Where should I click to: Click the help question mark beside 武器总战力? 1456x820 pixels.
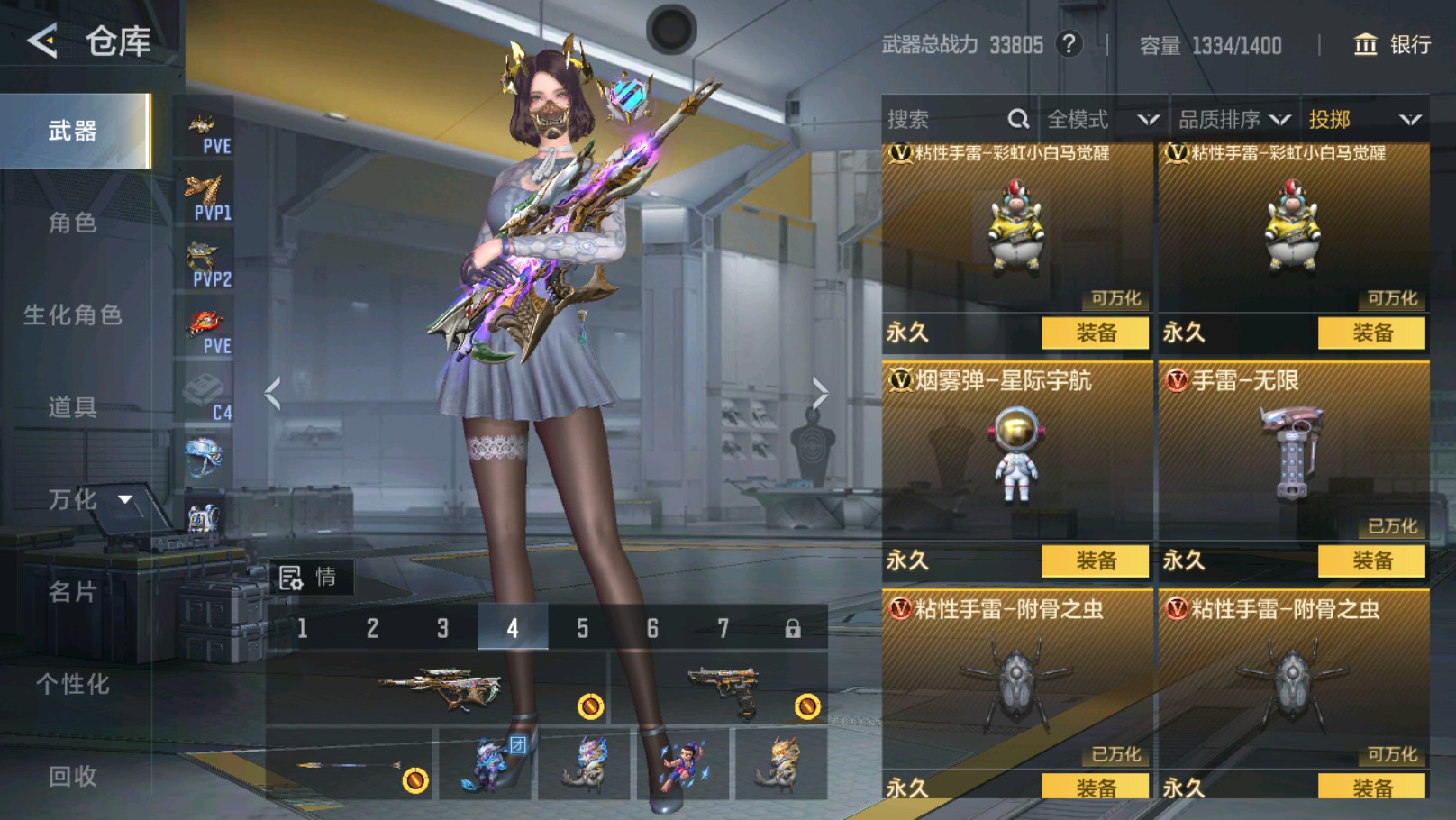(1070, 44)
